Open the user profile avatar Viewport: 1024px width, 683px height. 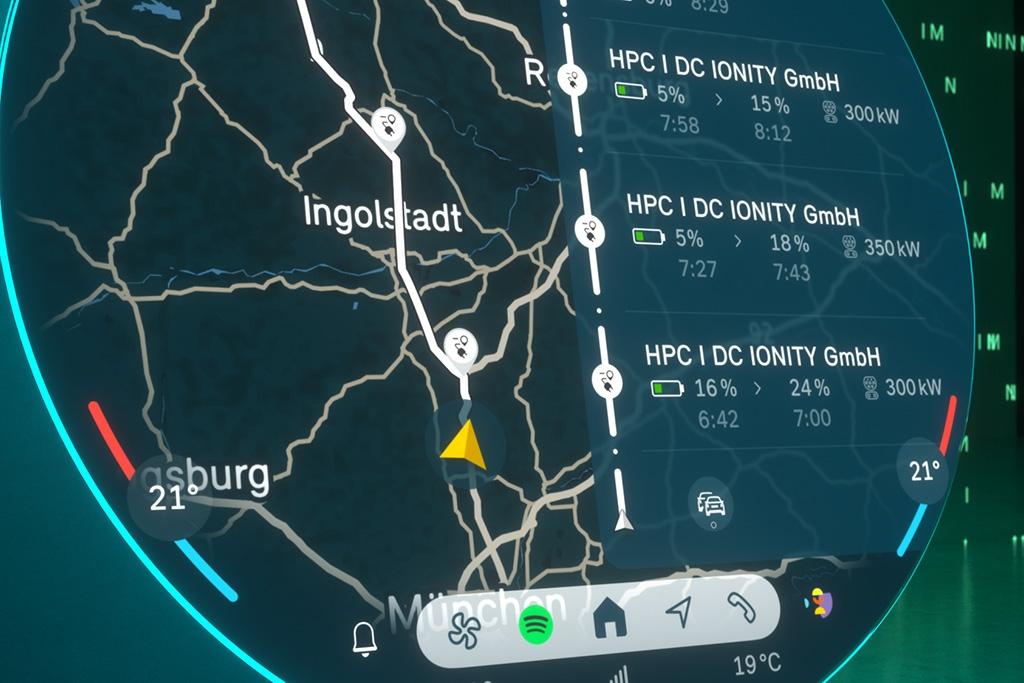coord(820,601)
